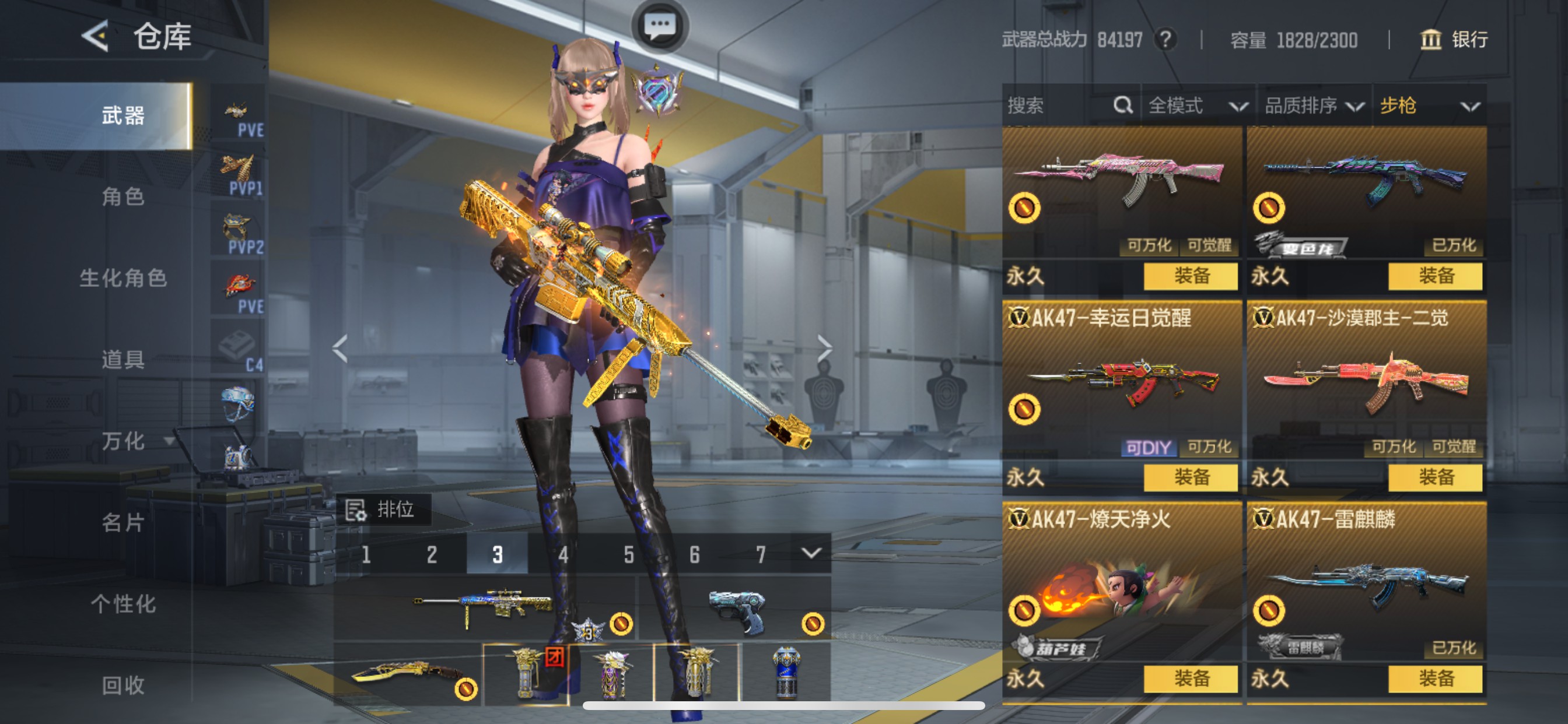This screenshot has width=1568, height=724.
Task: Show the weapon power help question mark
Action: click(1165, 40)
